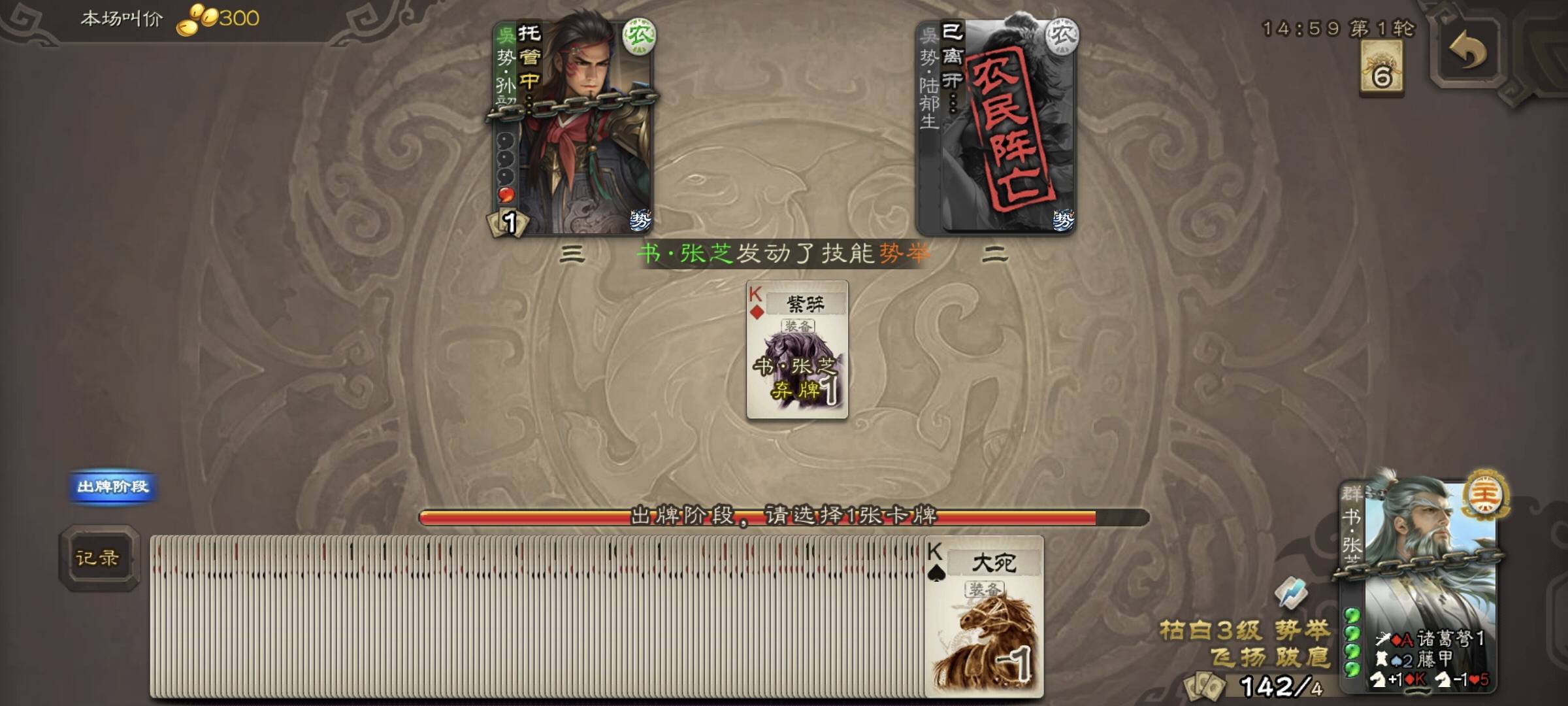The height and width of the screenshot is (706, 1568).
Task: Tap the blue lightning bolt icon
Action: pos(1290,593)
